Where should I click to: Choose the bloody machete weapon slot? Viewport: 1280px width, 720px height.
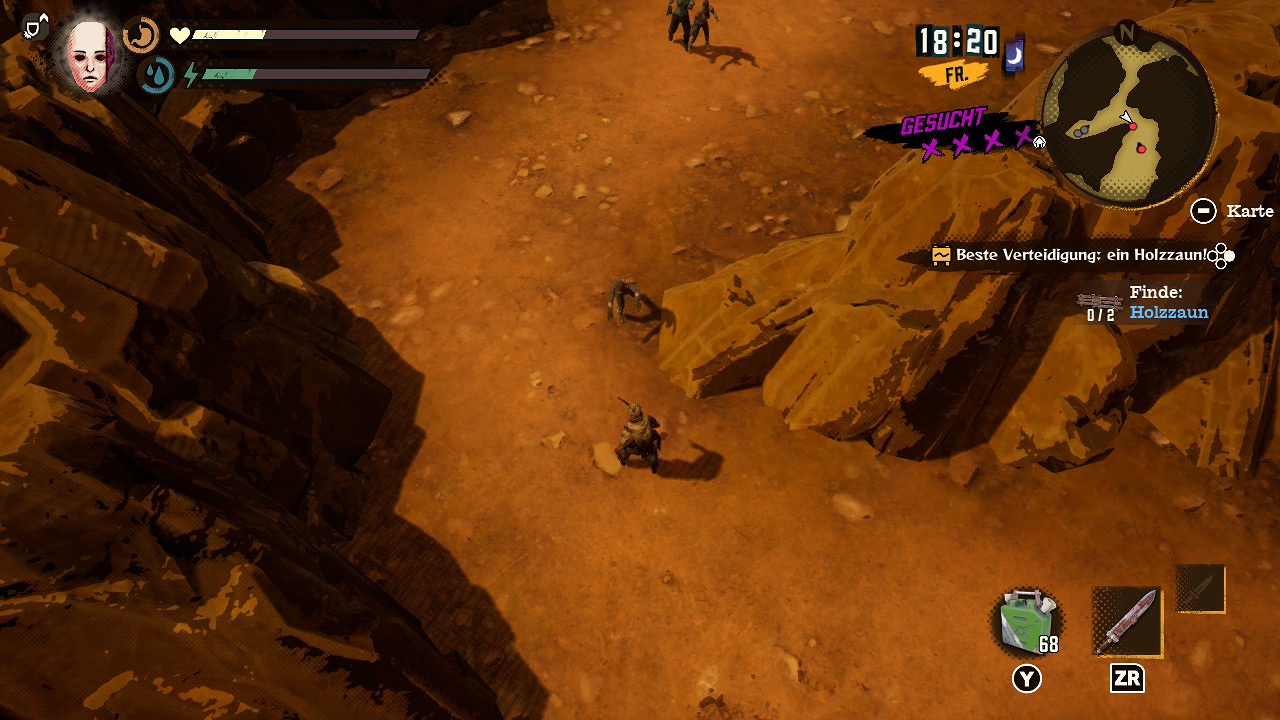(x=1127, y=622)
